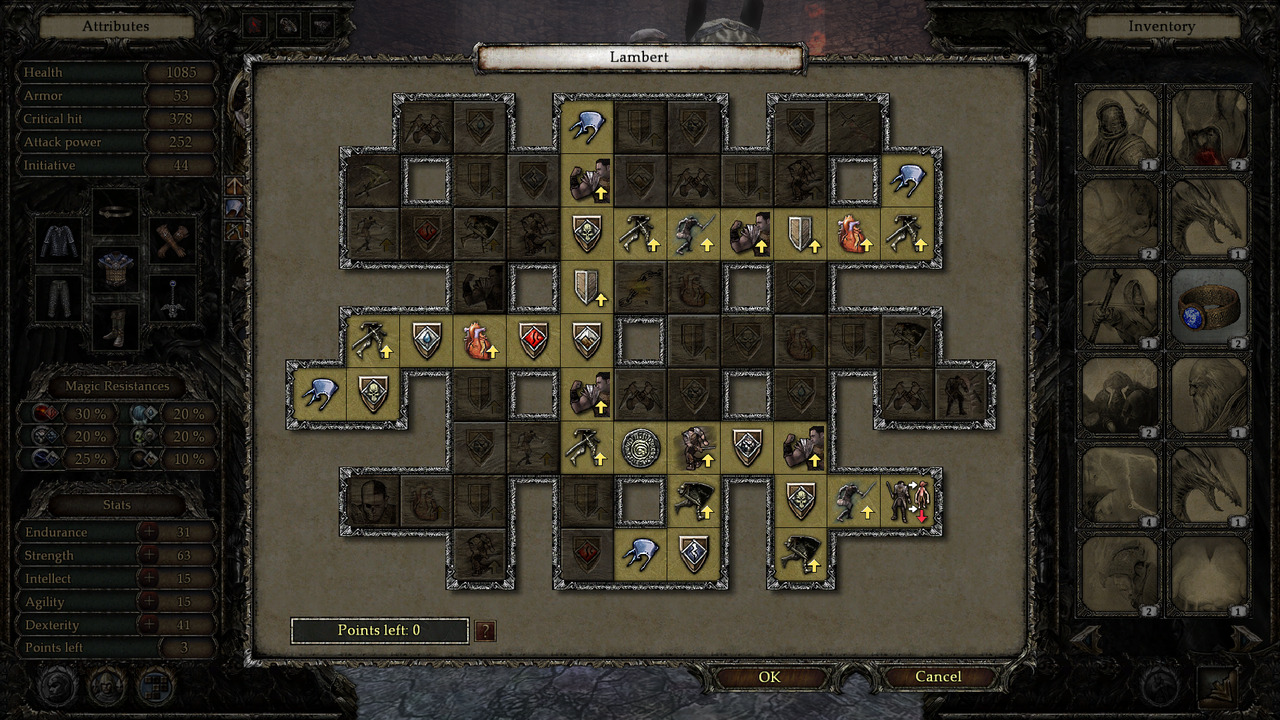Add a point to Agility

click(149, 601)
